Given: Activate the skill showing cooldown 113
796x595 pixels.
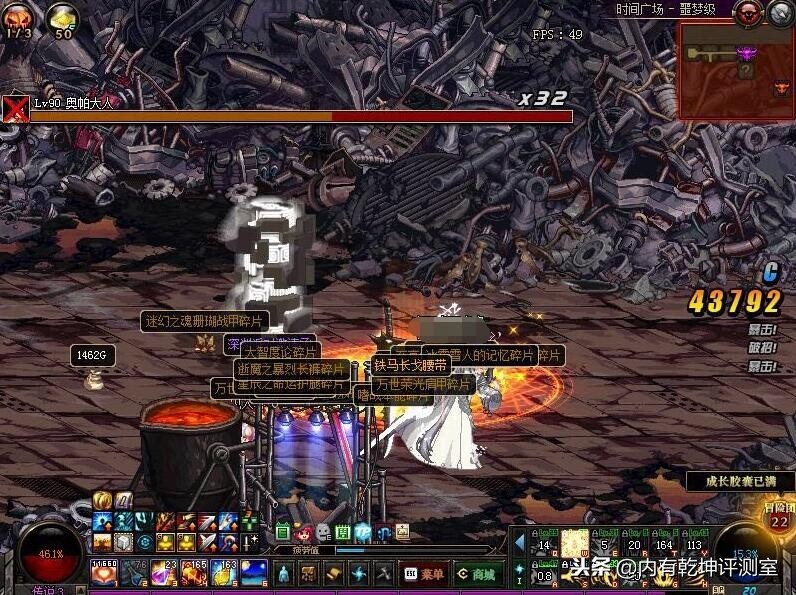Looking at the screenshot, I should tap(694, 543).
